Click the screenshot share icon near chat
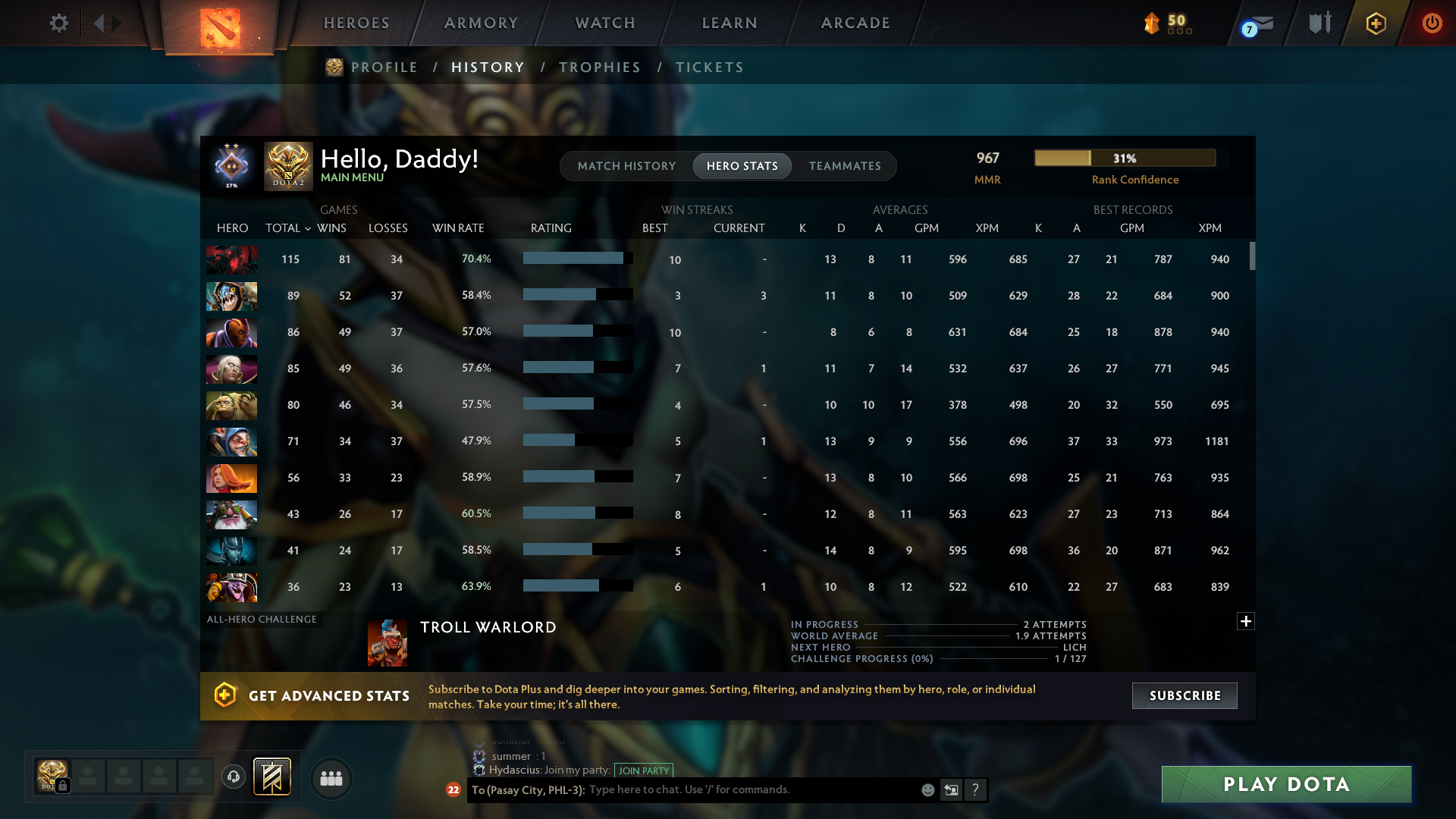This screenshot has width=1456, height=819. [952, 789]
